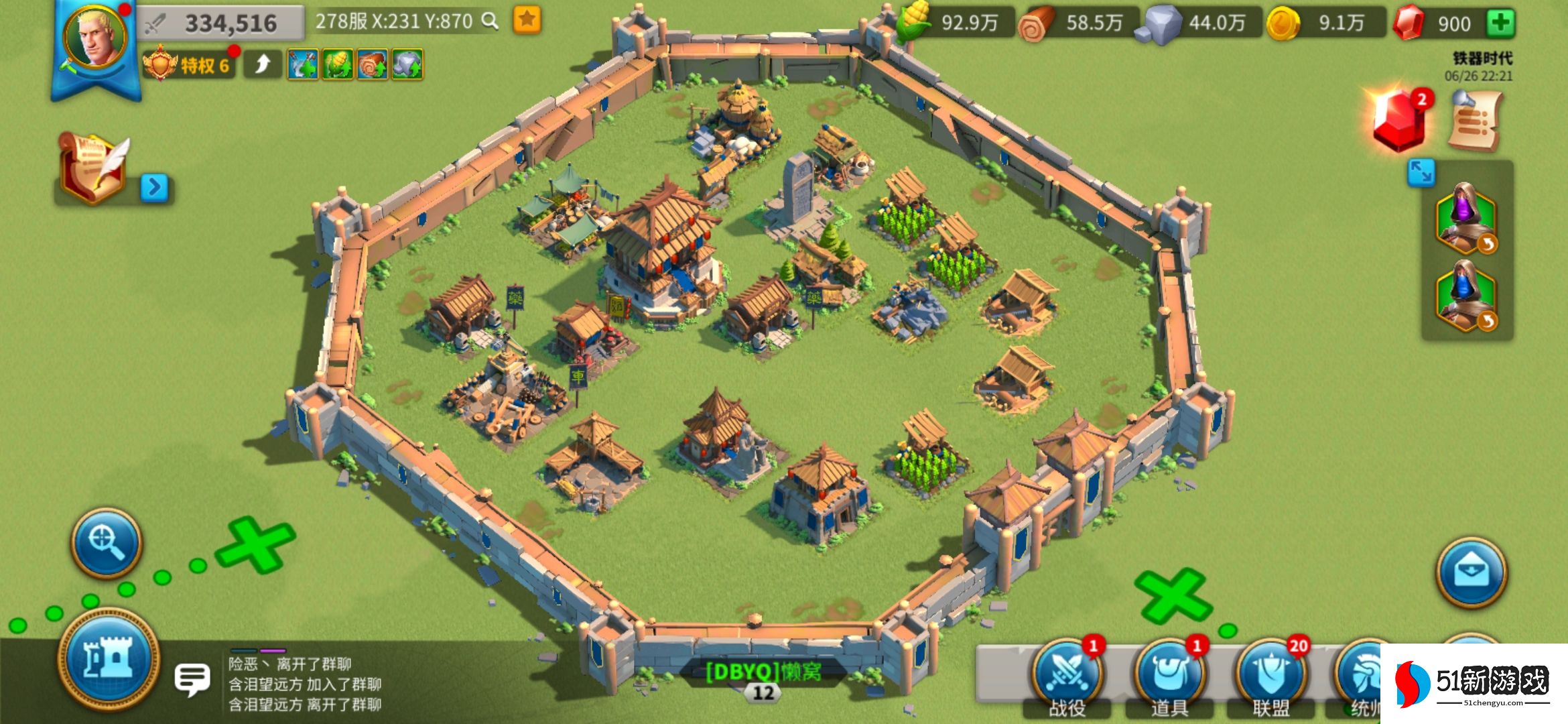1568x724 pixels.
Task: Expand the quest panel blue arrow
Action: point(154,188)
